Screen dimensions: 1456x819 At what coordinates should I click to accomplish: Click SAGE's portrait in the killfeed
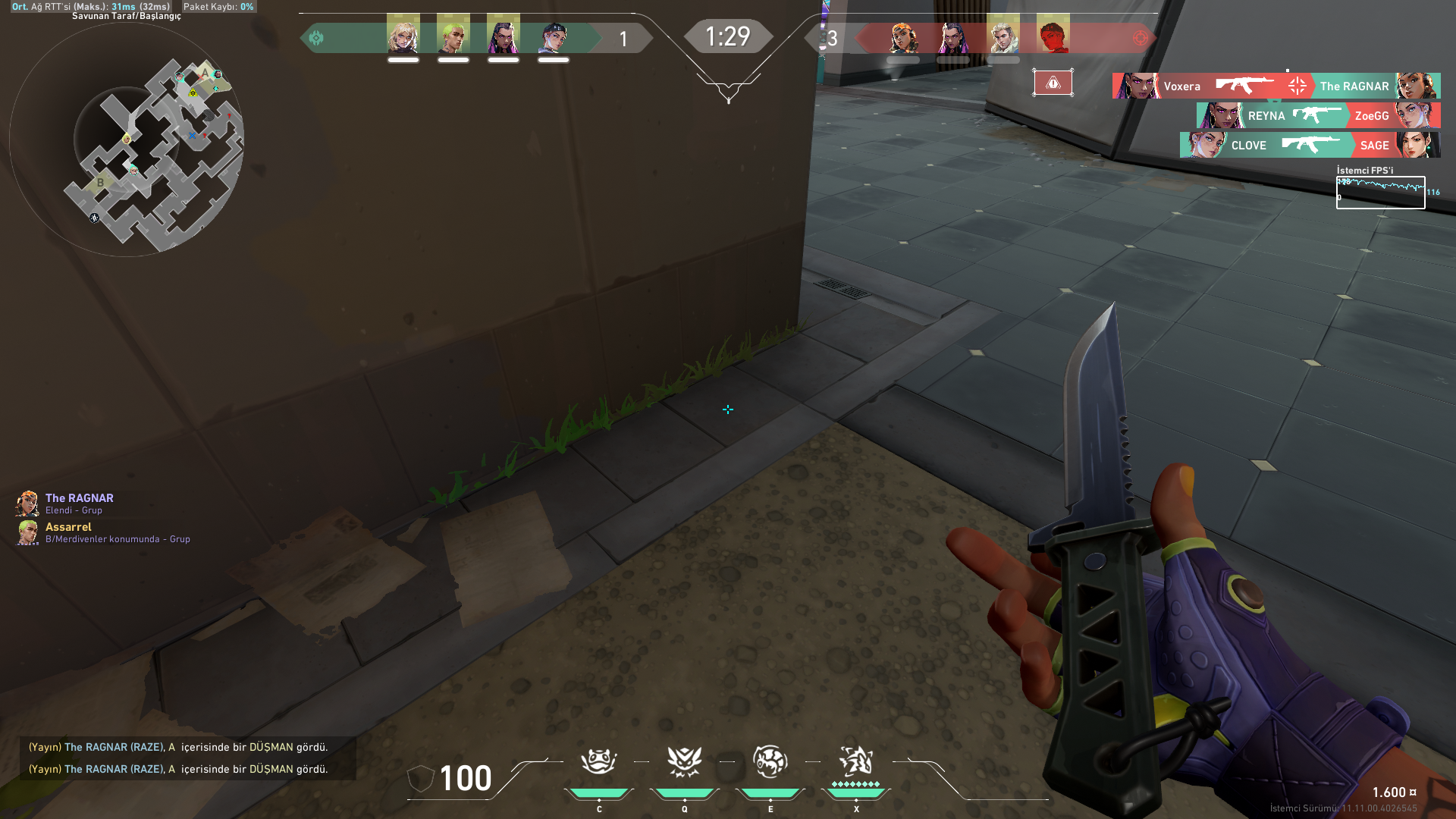tap(1417, 145)
